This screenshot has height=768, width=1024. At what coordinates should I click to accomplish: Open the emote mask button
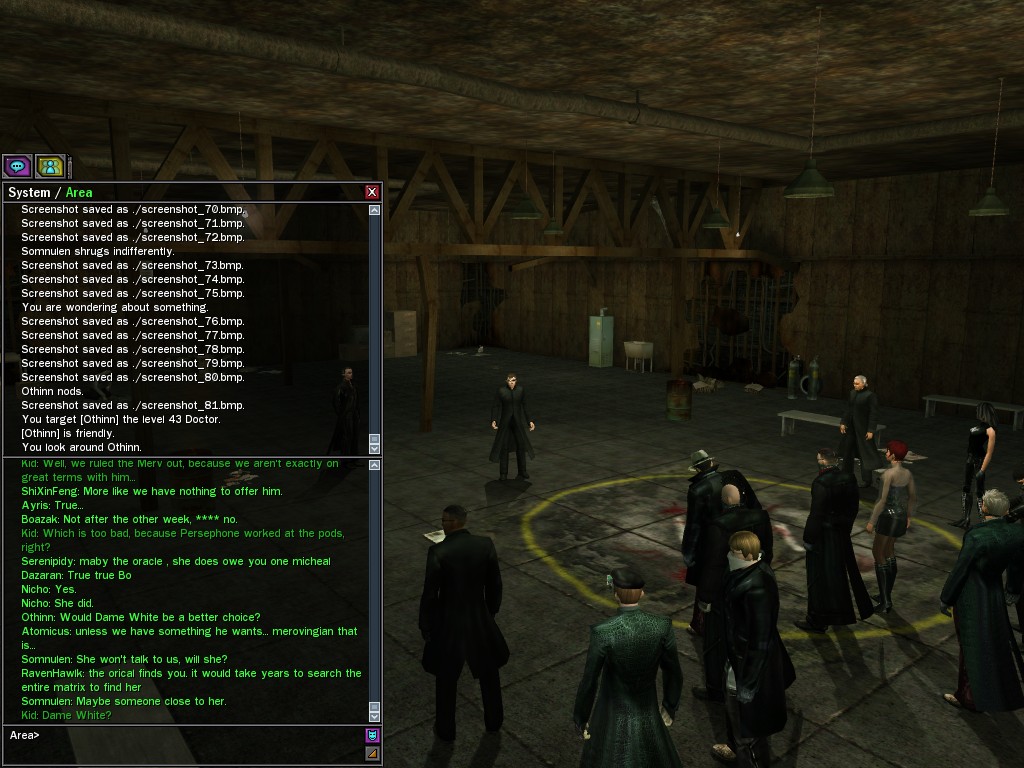pyautogui.click(x=372, y=736)
